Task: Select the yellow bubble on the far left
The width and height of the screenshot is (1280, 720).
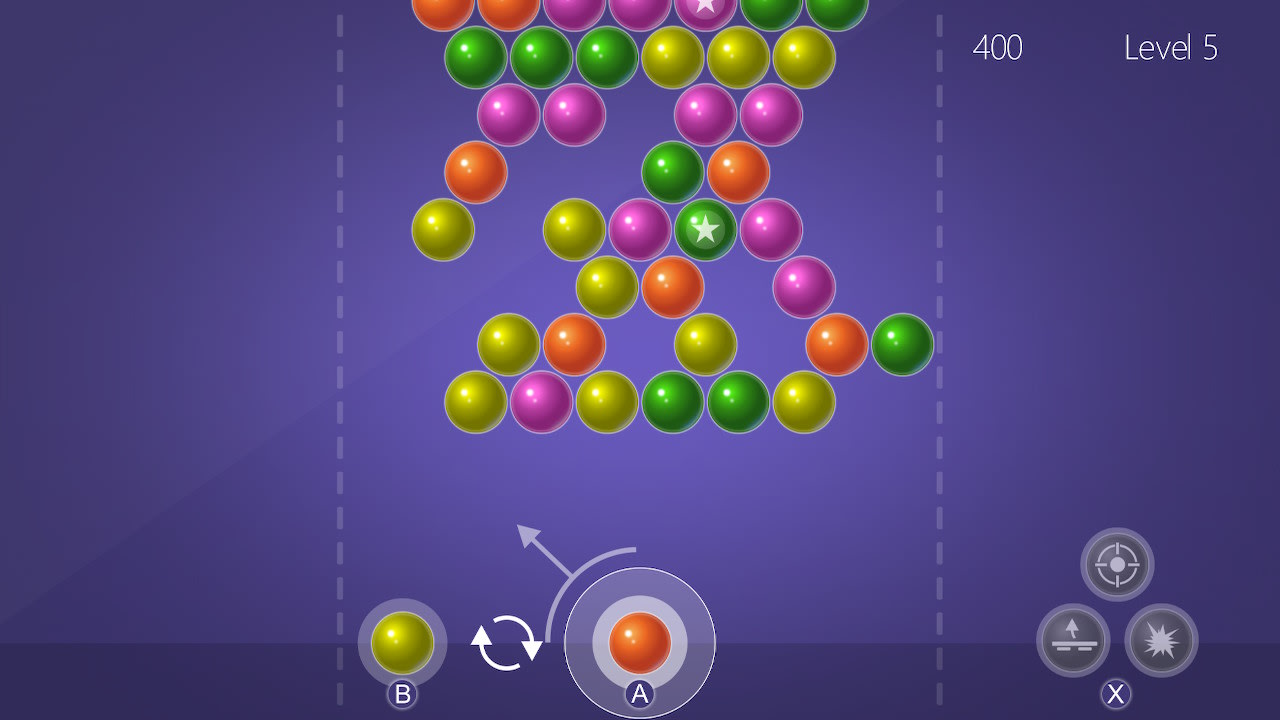Action: tap(445, 229)
